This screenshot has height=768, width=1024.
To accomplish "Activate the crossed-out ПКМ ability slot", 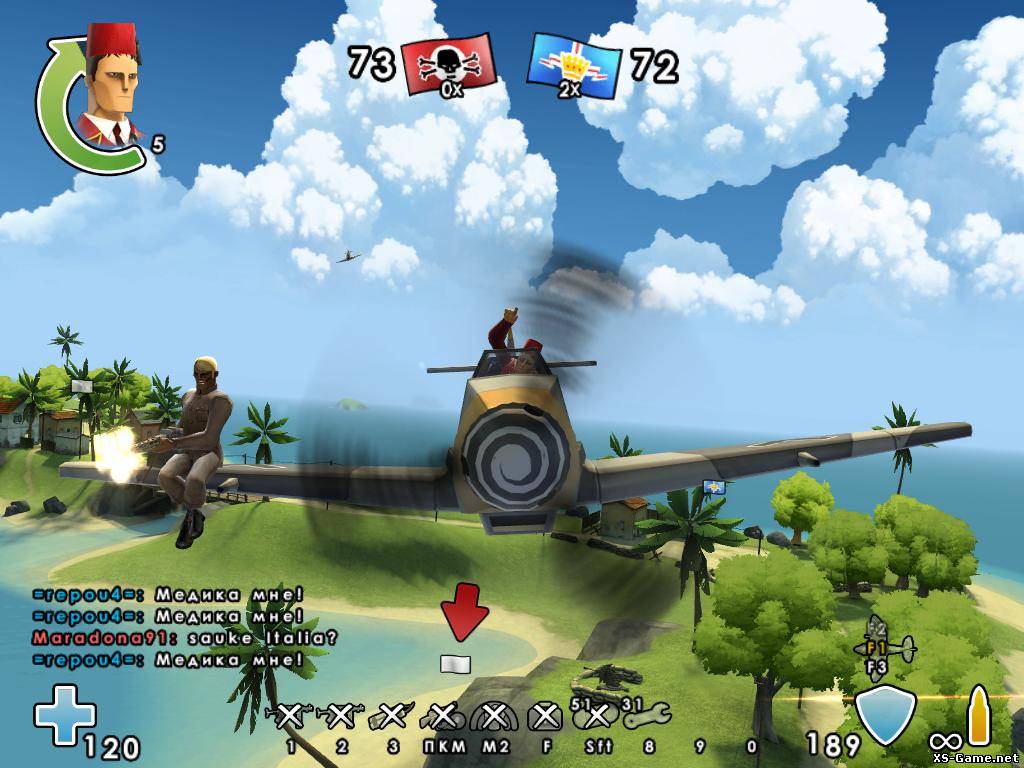I will coord(442,716).
